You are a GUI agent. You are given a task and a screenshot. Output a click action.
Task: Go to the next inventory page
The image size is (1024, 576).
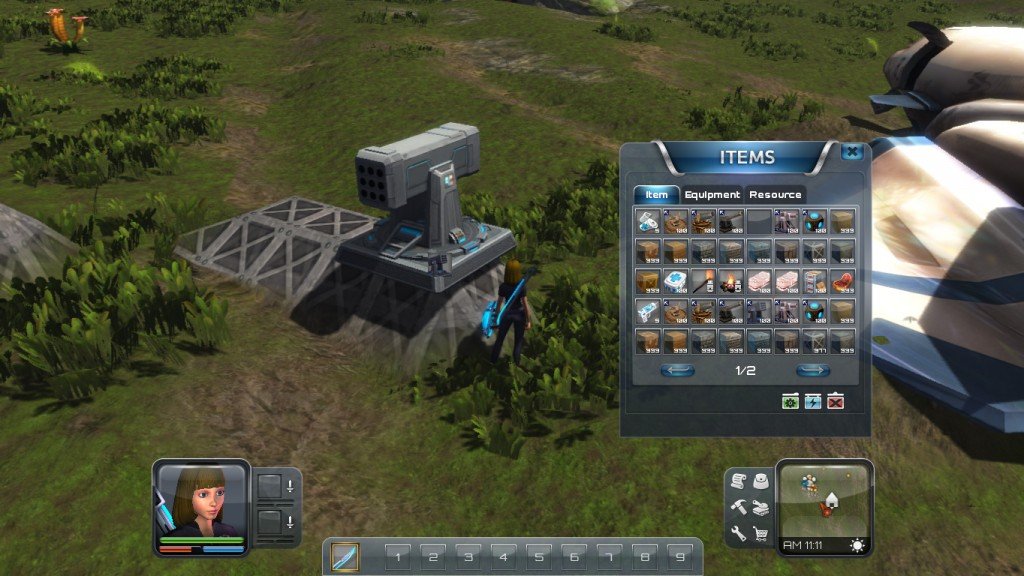coord(812,371)
